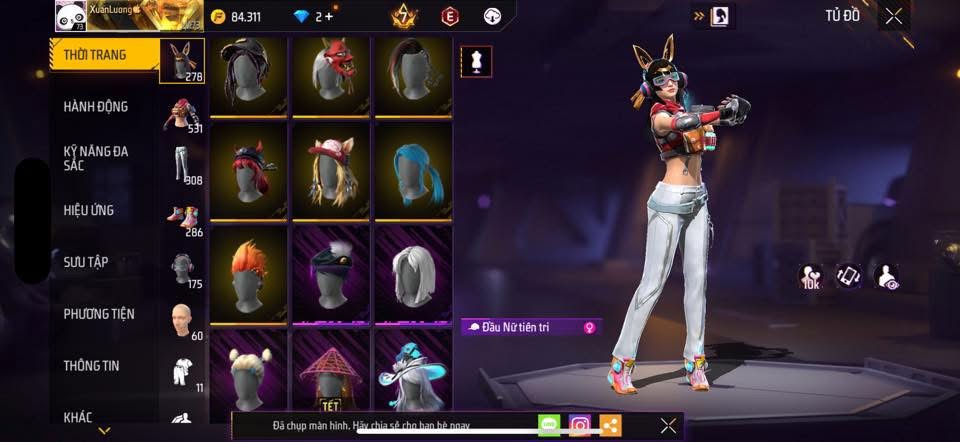Dismiss the screenshot share banner

[x=668, y=425]
